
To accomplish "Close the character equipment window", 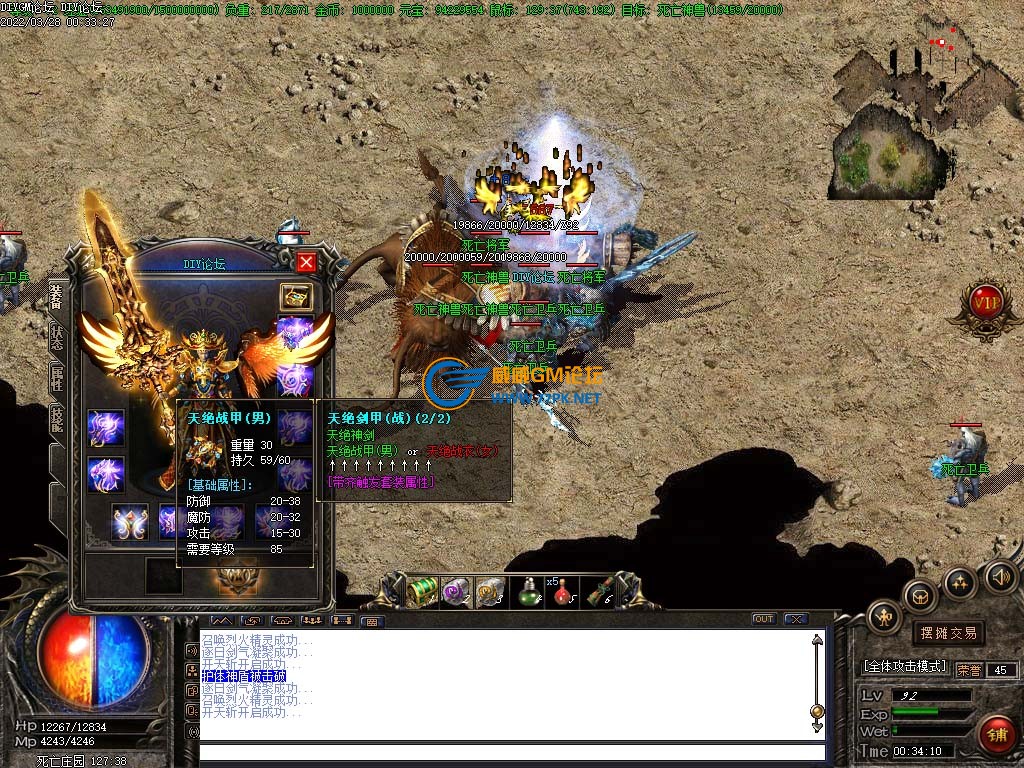I will [306, 262].
